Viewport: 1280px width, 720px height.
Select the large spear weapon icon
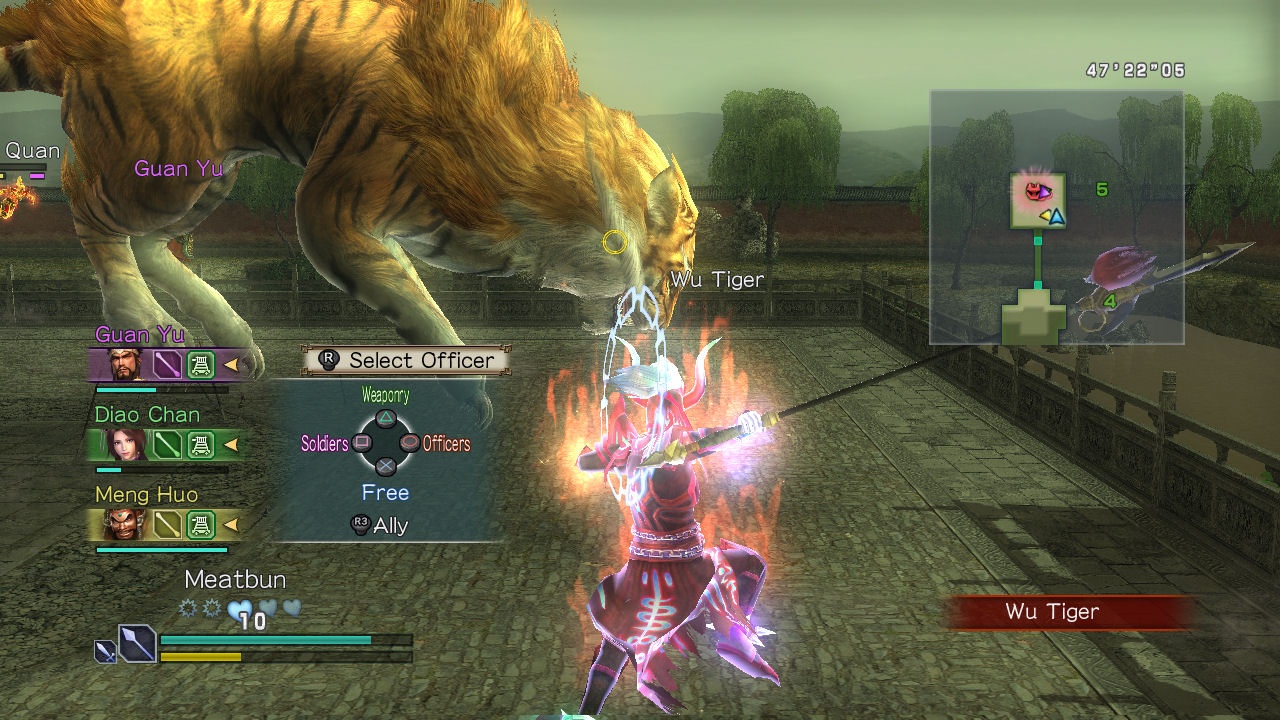coord(137,642)
